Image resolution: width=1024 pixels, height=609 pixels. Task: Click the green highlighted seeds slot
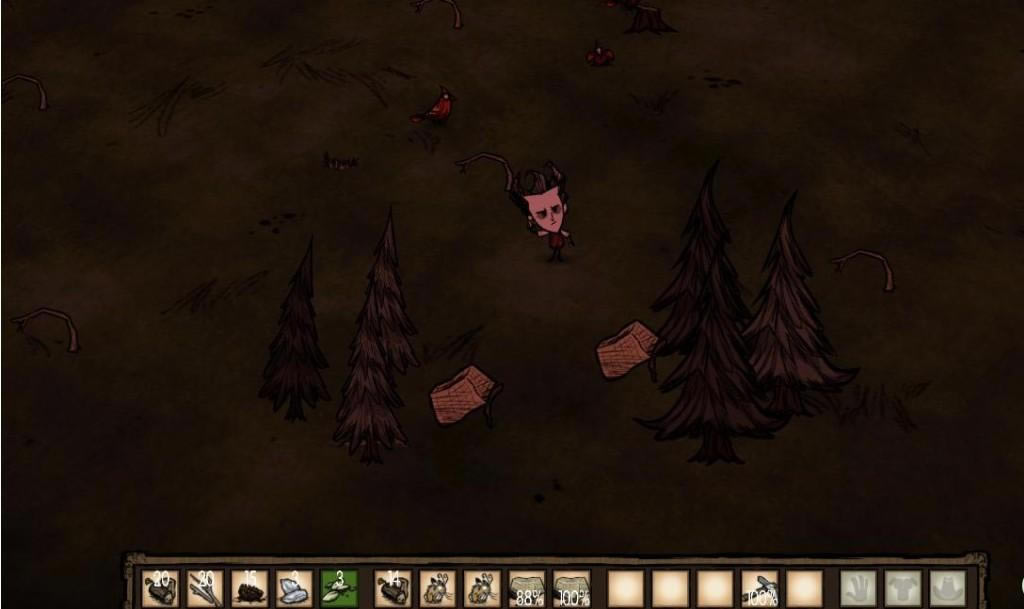point(338,588)
